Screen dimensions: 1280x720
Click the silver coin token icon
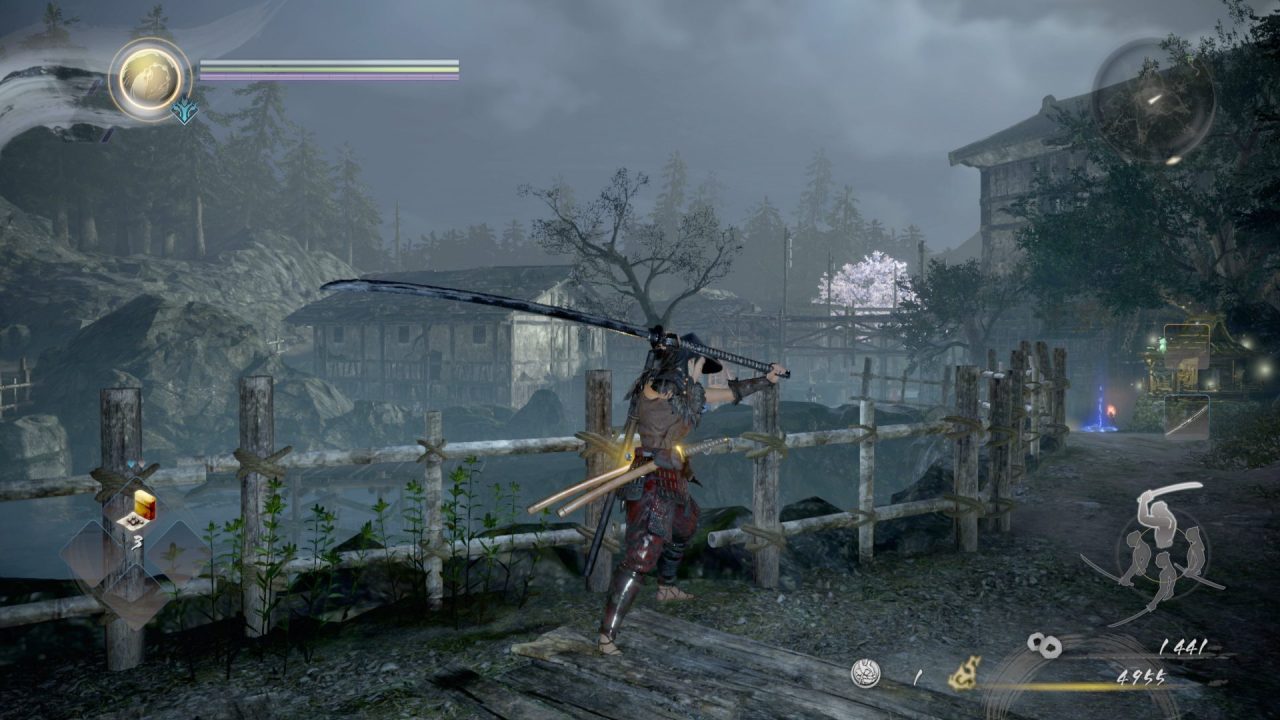[865, 674]
